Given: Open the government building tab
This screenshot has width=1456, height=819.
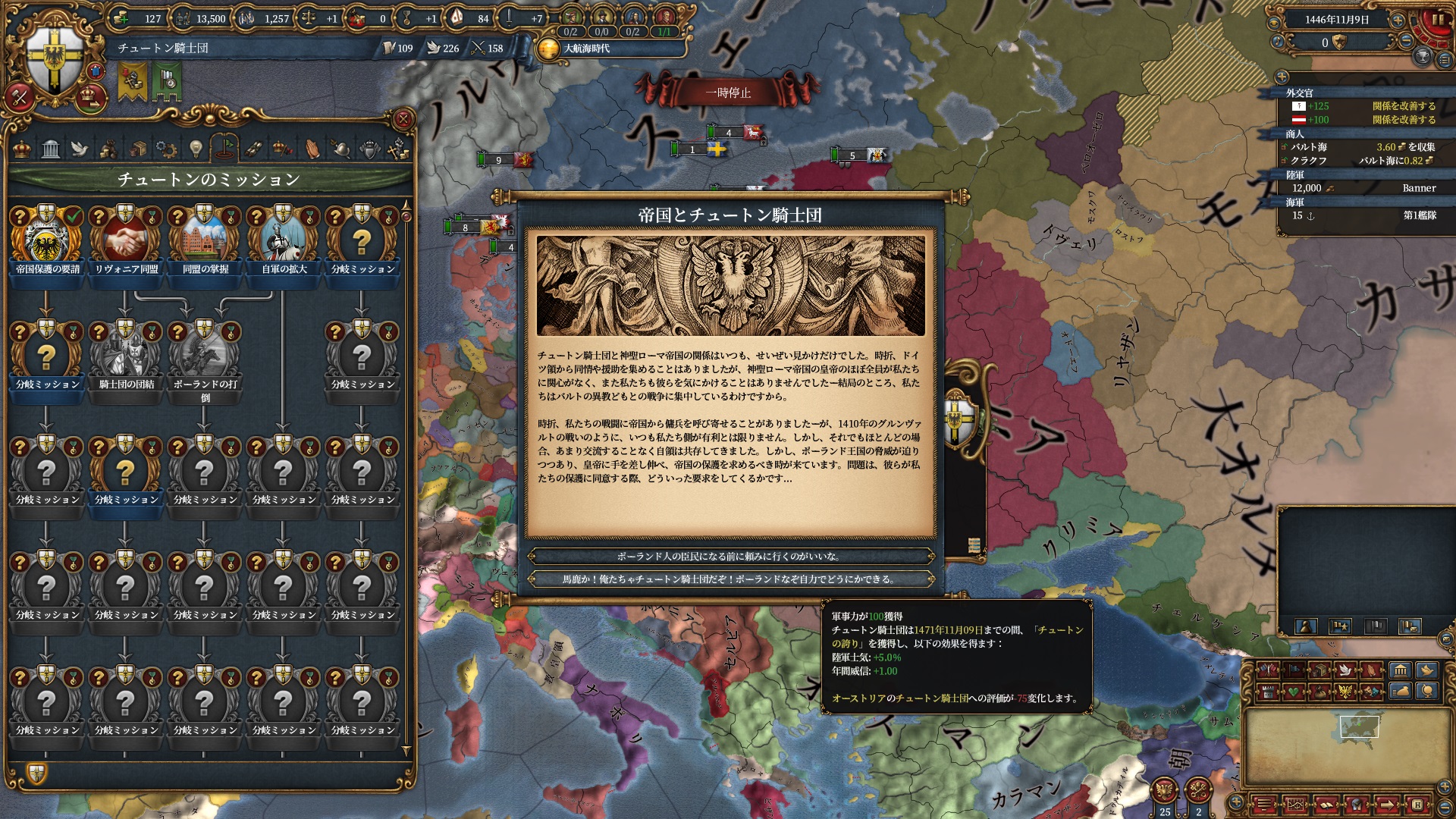Looking at the screenshot, I should tap(51, 149).
